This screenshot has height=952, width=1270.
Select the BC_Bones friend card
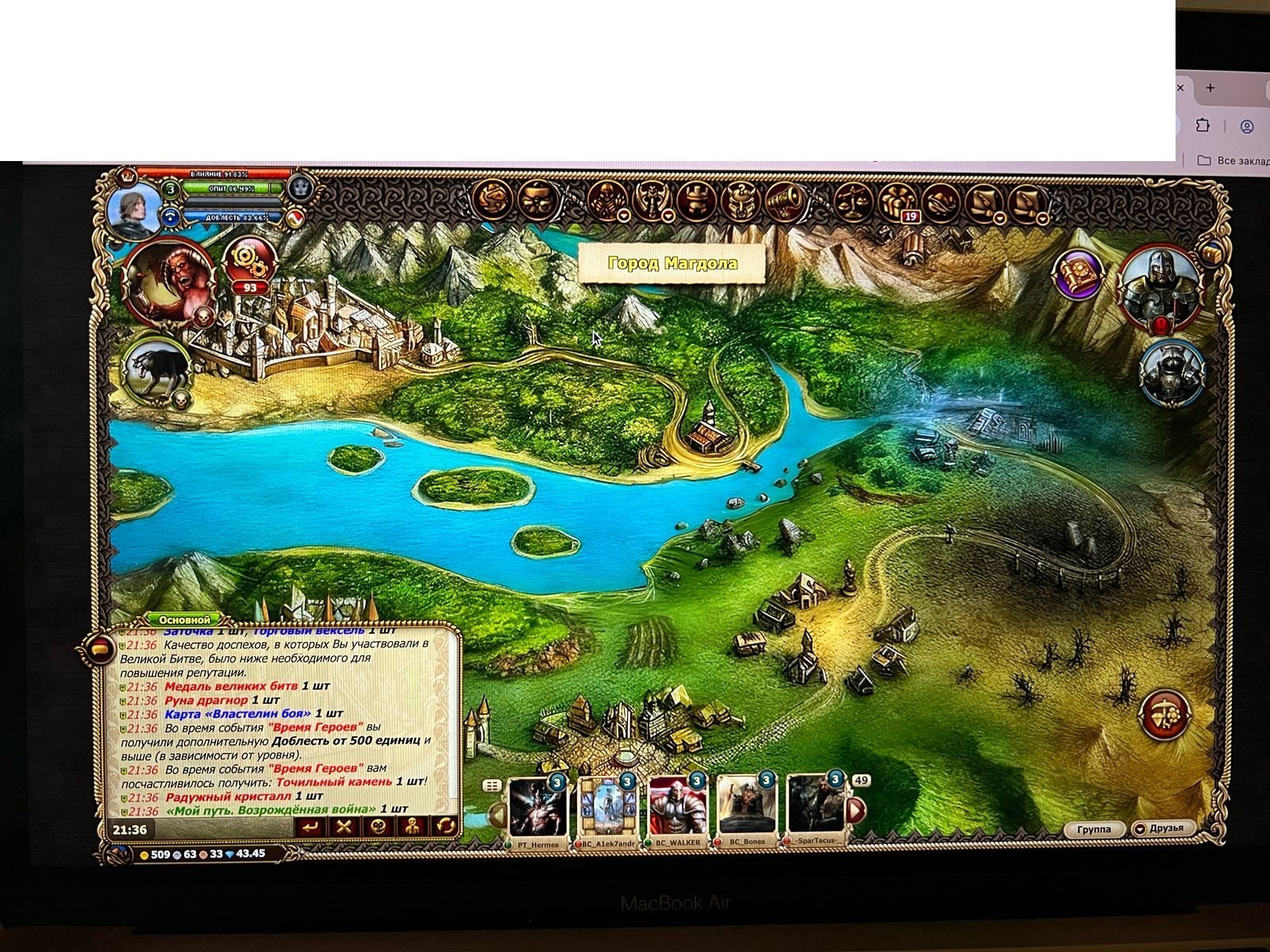[x=746, y=810]
